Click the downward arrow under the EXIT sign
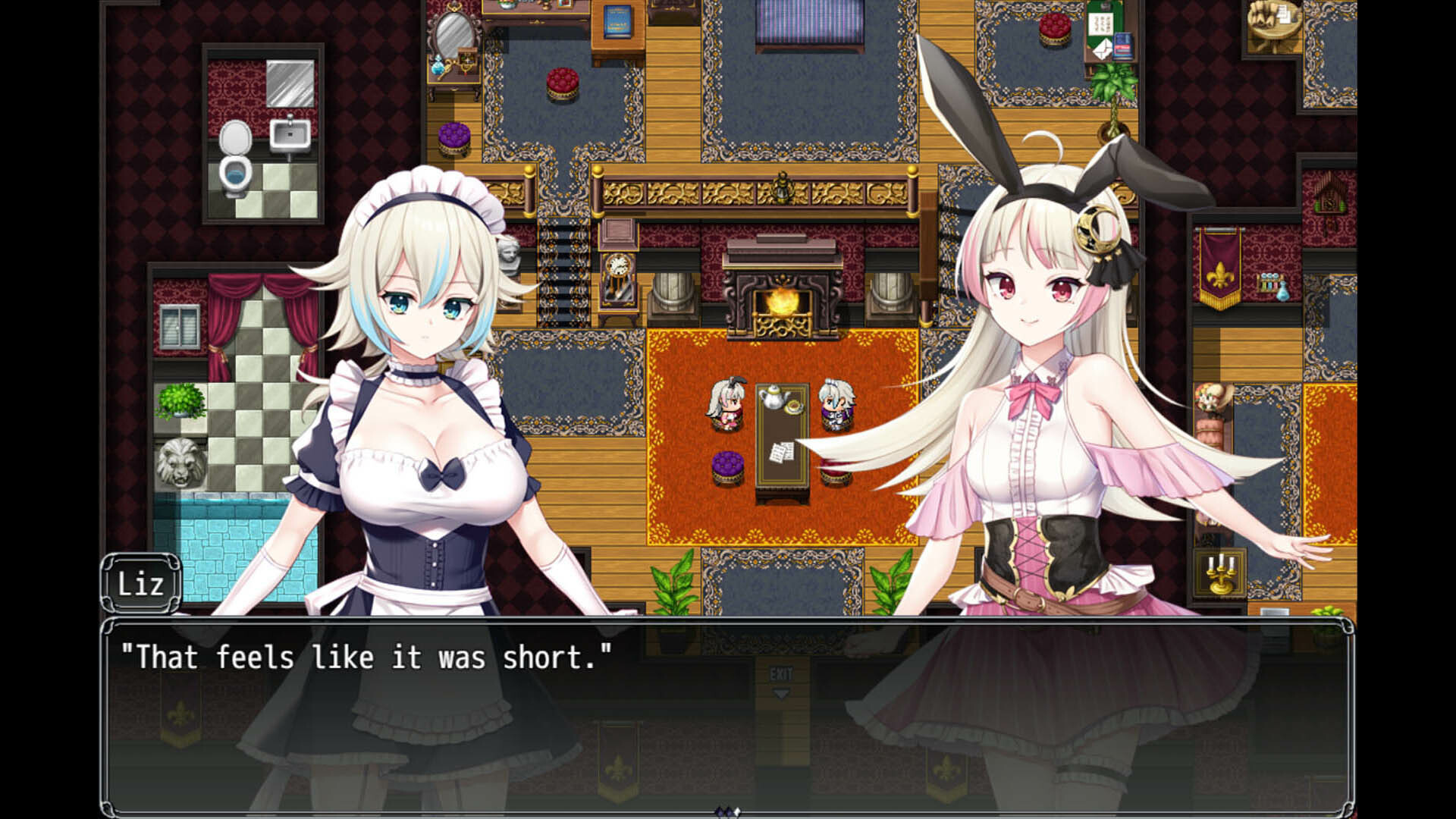The width and height of the screenshot is (1456, 819). [780, 692]
